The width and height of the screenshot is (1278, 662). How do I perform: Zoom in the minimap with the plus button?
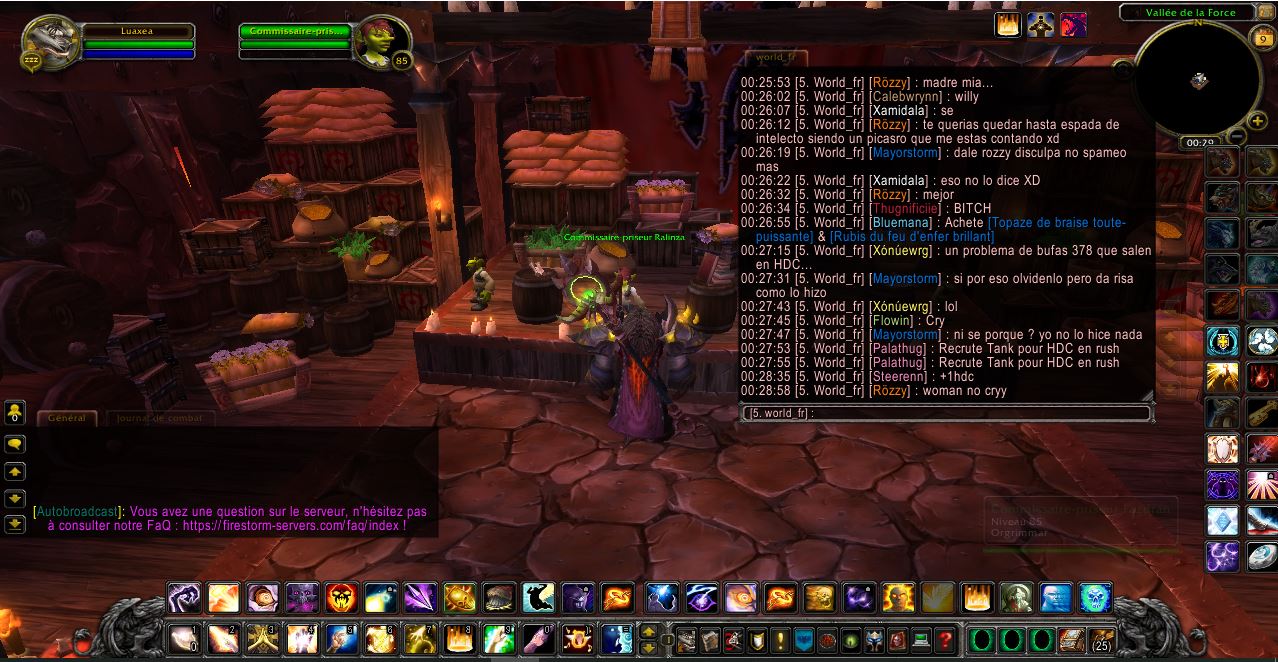pyautogui.click(x=1258, y=122)
